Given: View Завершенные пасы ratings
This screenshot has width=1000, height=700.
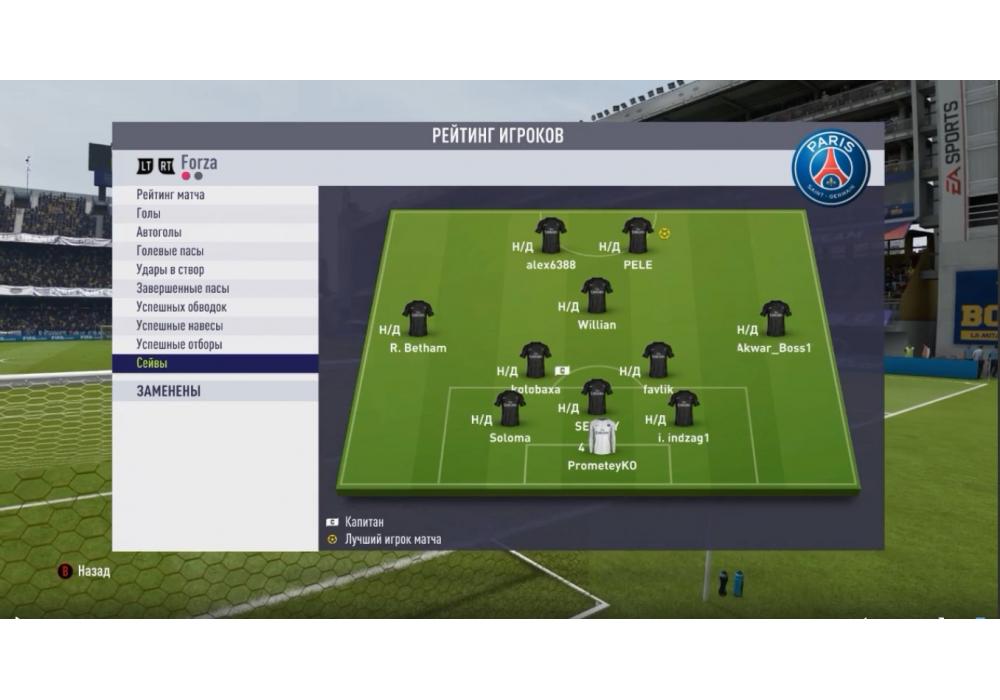Looking at the screenshot, I should tap(216, 288).
